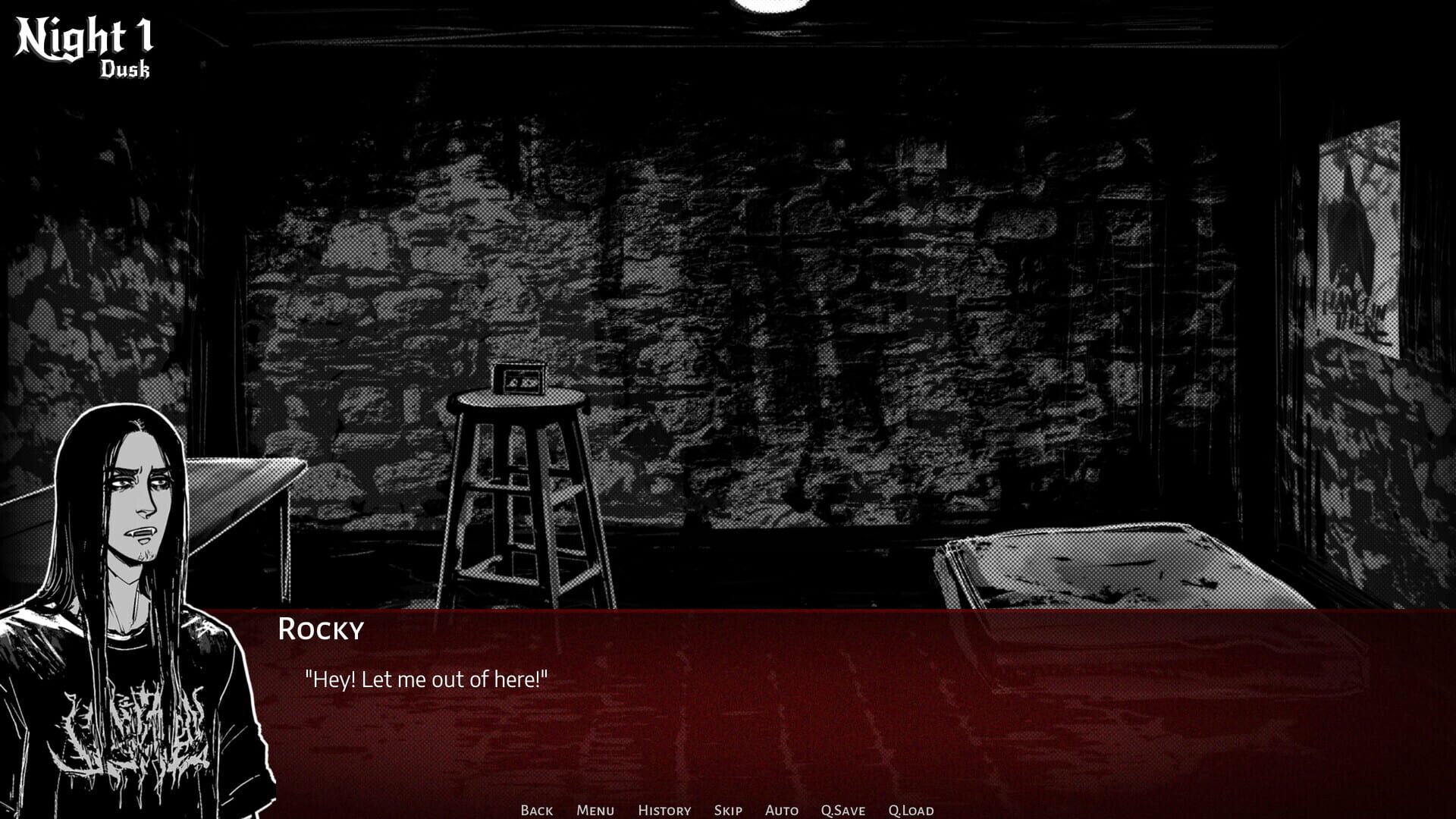Enable Skip mode for dialogue

pos(727,810)
